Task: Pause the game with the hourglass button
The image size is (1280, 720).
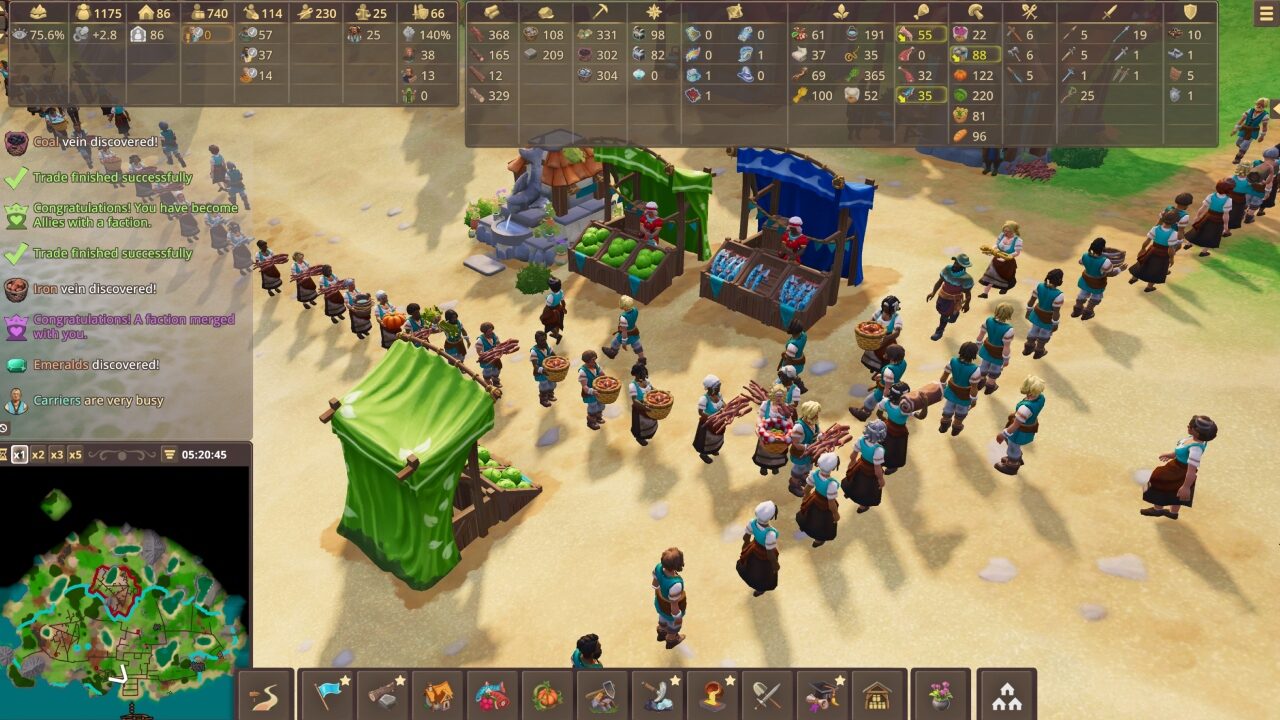Action: [x=5, y=455]
